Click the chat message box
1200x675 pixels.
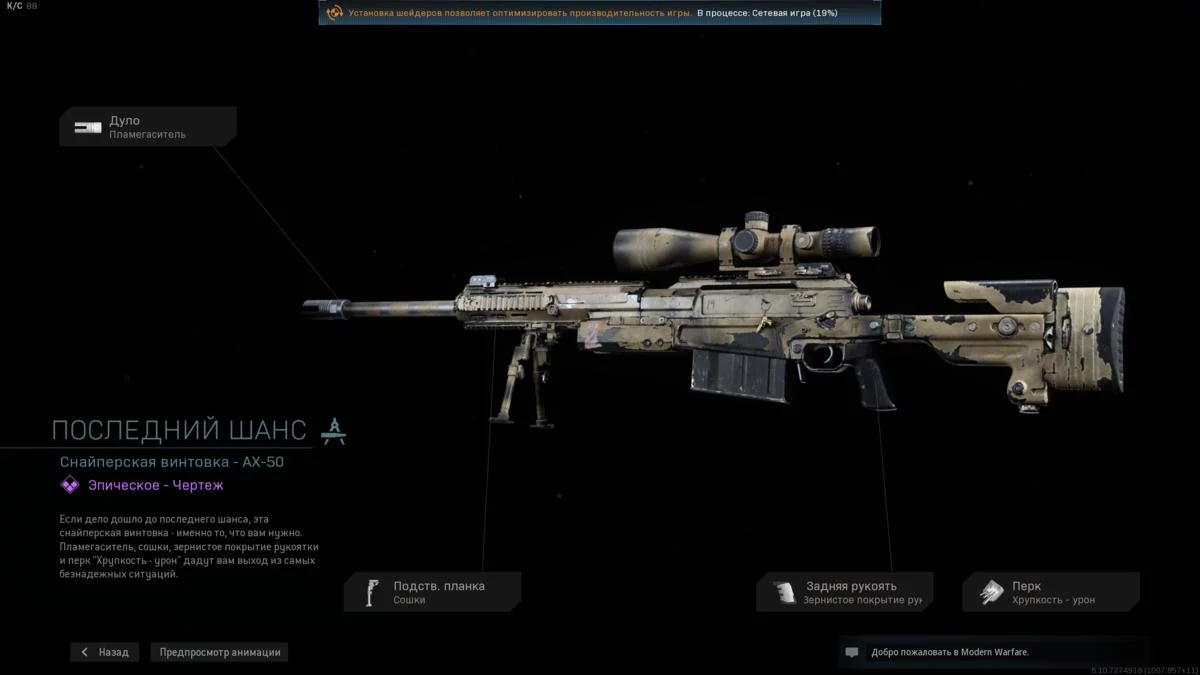click(994, 652)
